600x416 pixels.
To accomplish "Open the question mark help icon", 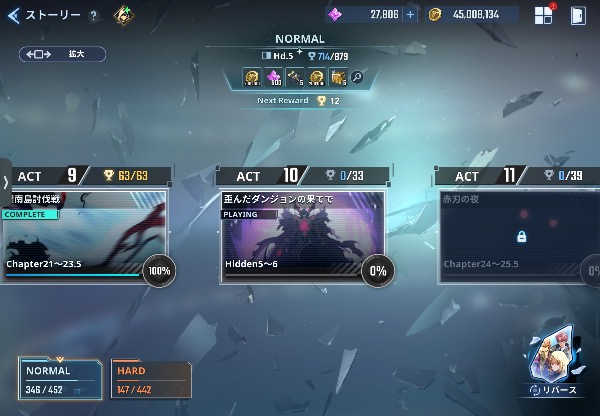I will pos(93,16).
